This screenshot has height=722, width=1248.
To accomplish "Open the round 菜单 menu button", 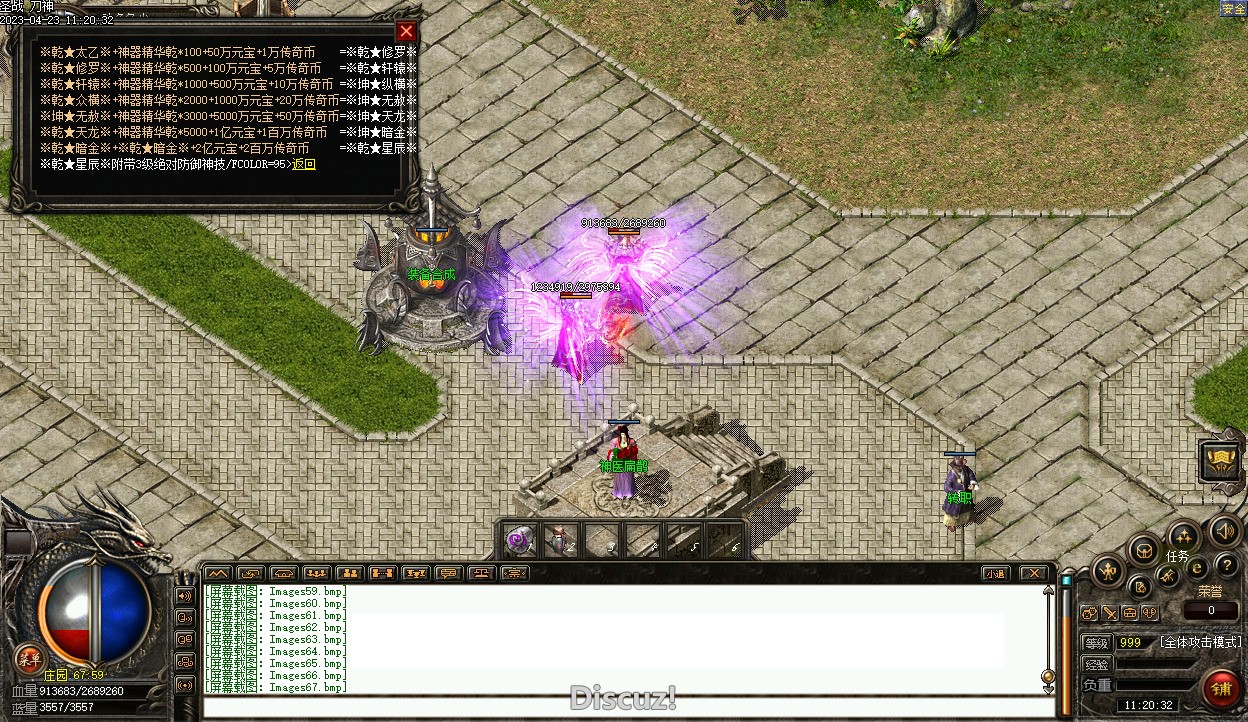I will 29,658.
